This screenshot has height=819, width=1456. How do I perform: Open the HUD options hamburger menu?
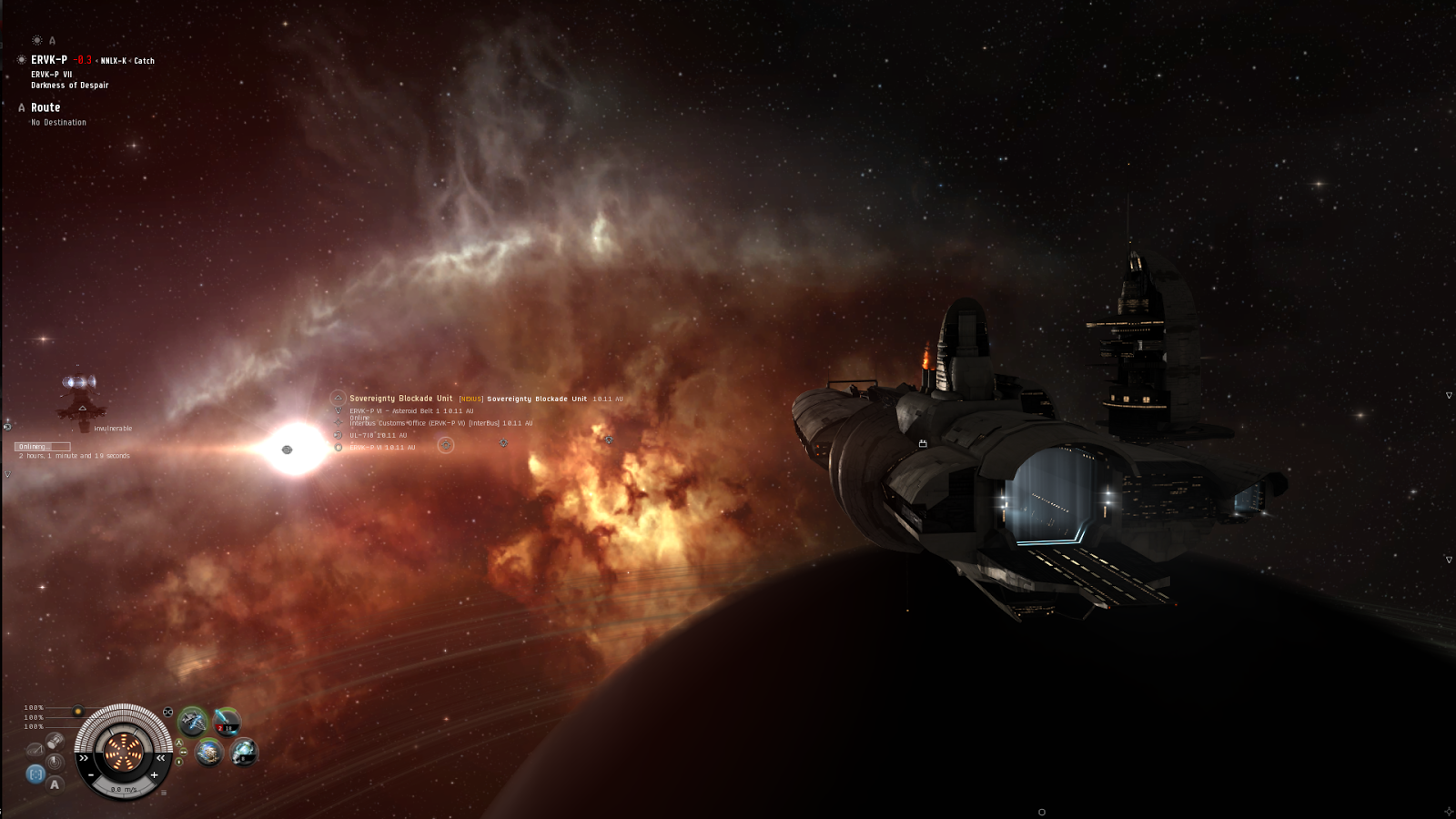coord(164,793)
